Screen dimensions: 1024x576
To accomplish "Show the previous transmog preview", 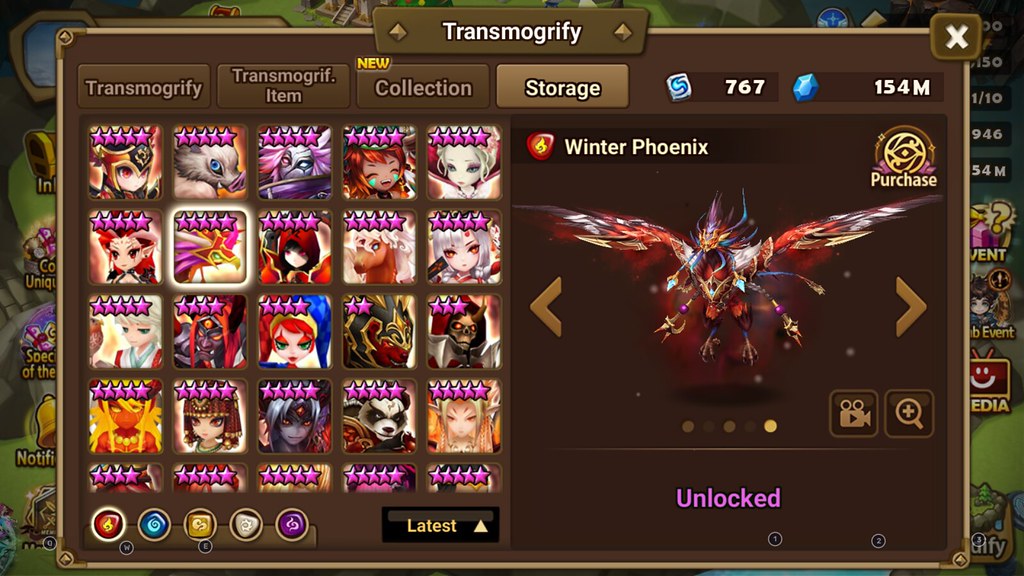I will (546, 307).
